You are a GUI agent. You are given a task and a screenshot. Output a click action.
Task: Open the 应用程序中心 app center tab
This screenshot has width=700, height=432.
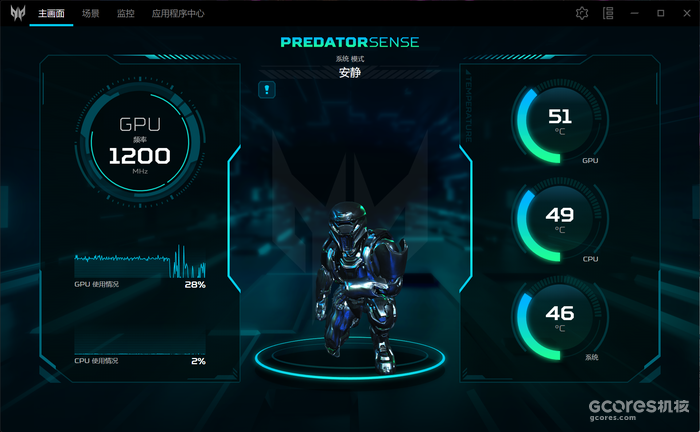[178, 13]
